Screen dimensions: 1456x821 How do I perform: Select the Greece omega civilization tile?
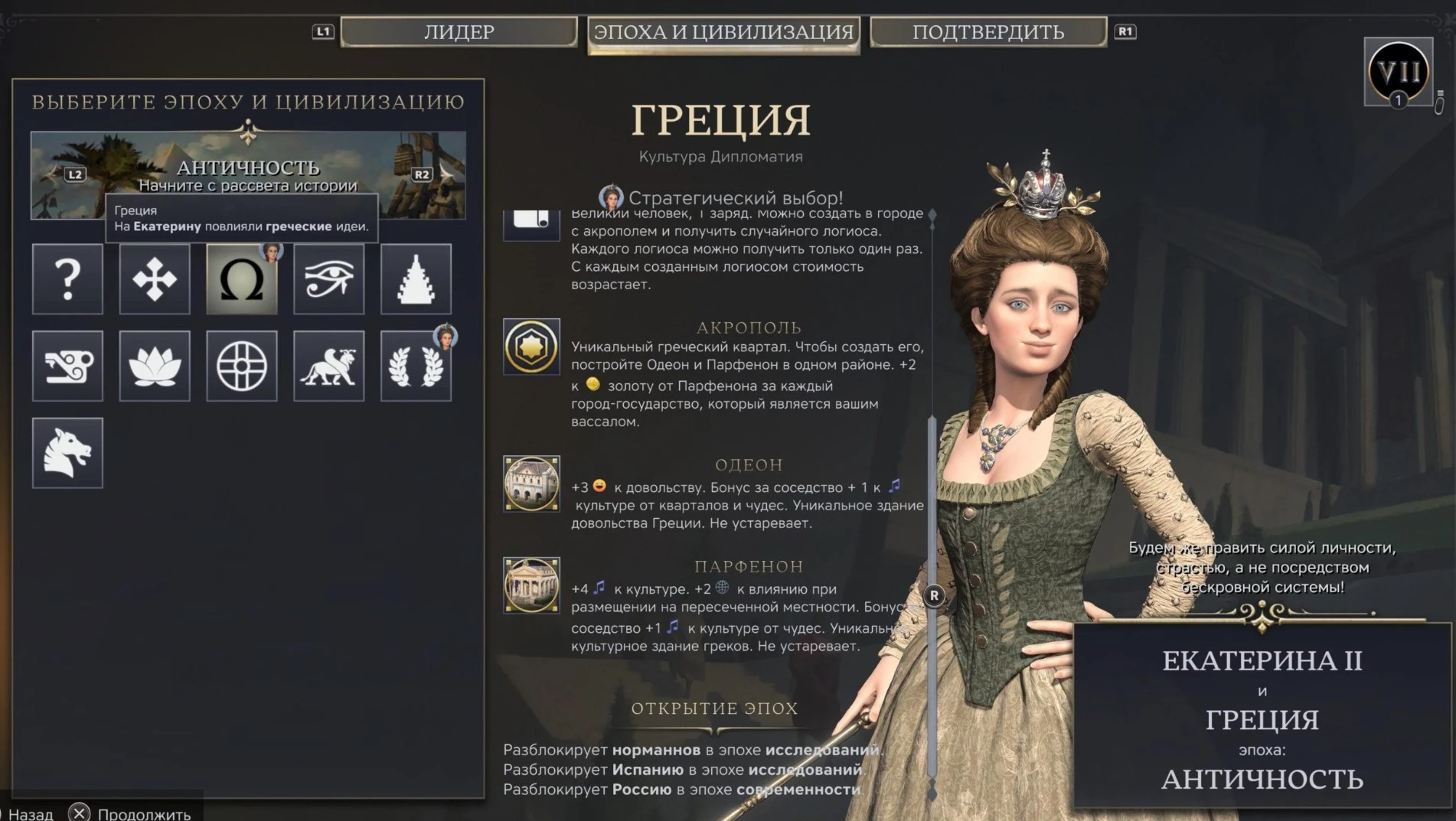[x=242, y=279]
